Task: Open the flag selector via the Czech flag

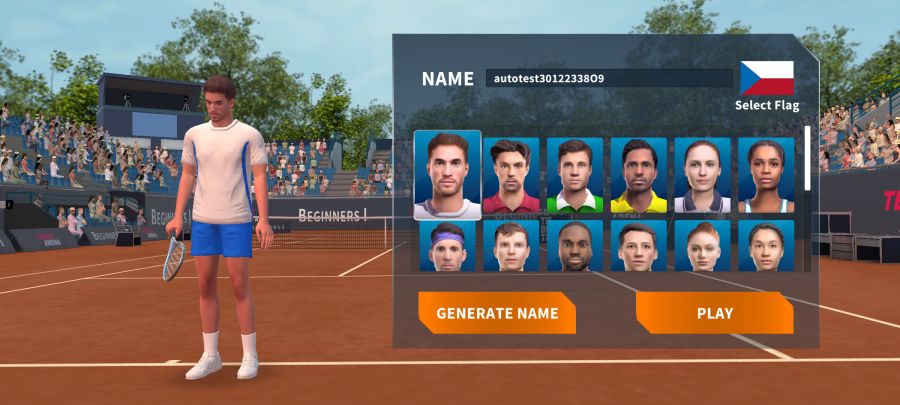Action: (x=766, y=78)
